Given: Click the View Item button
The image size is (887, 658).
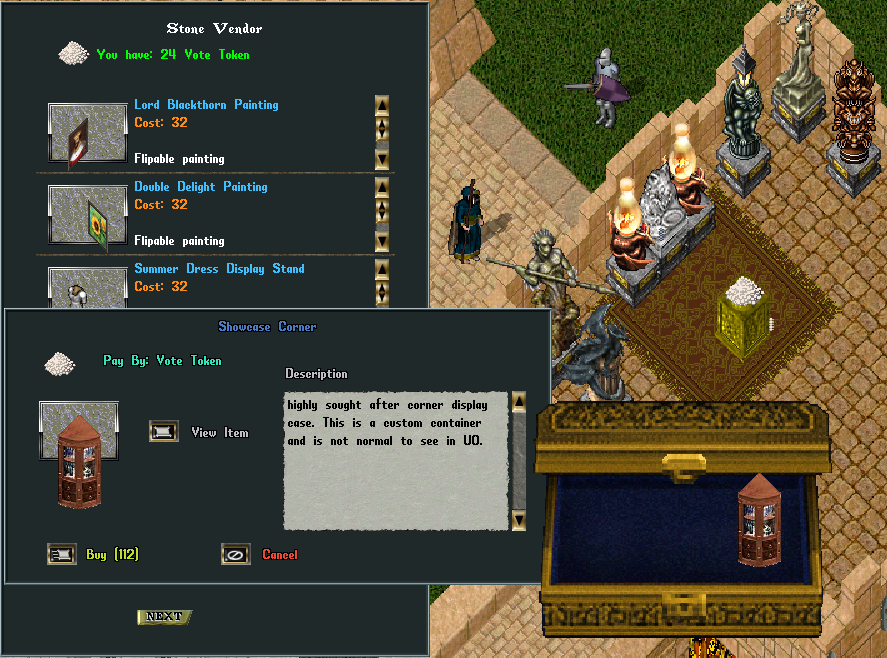Looking at the screenshot, I should pyautogui.click(x=164, y=432).
